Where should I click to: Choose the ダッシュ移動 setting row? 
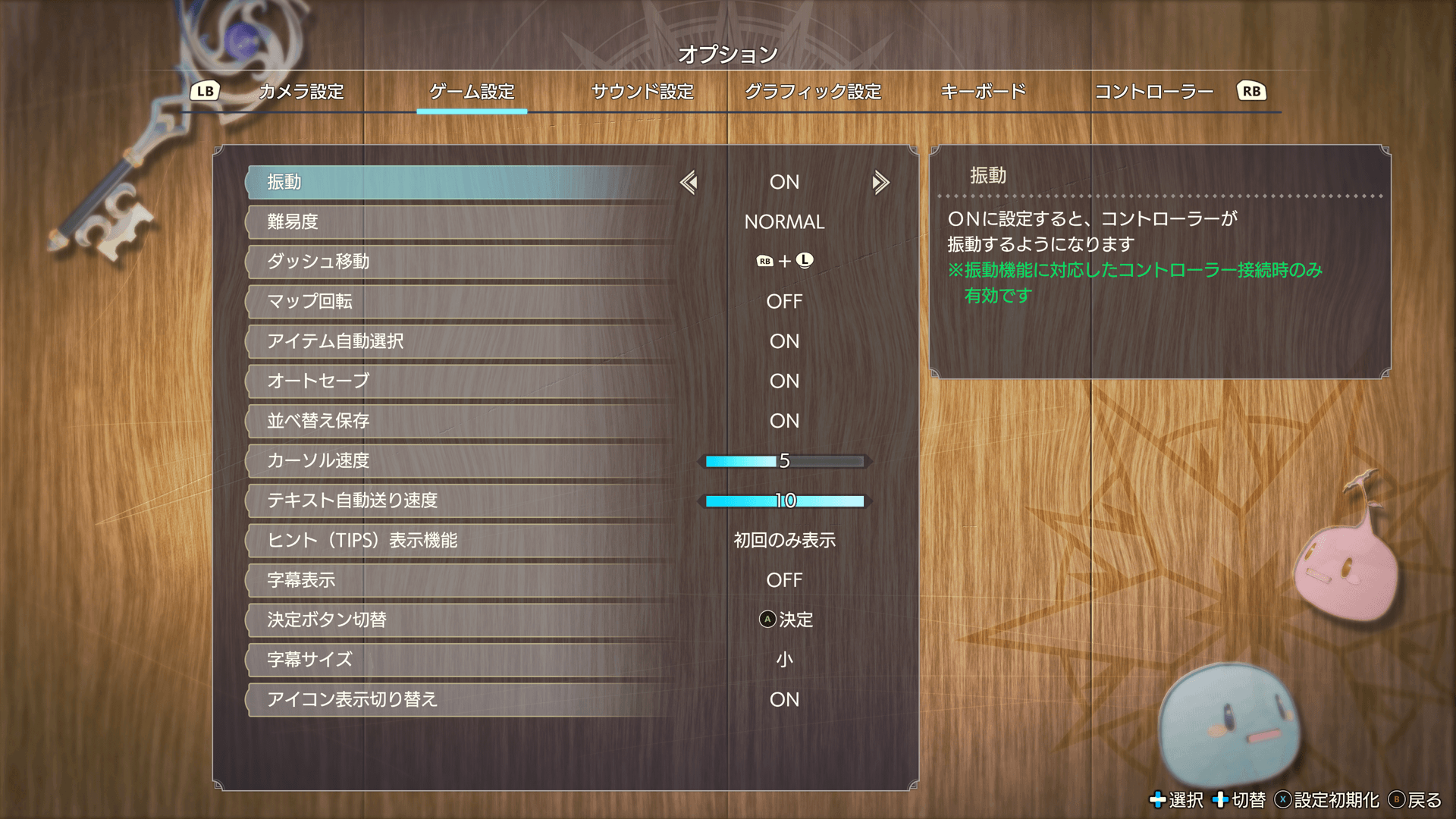coord(460,262)
